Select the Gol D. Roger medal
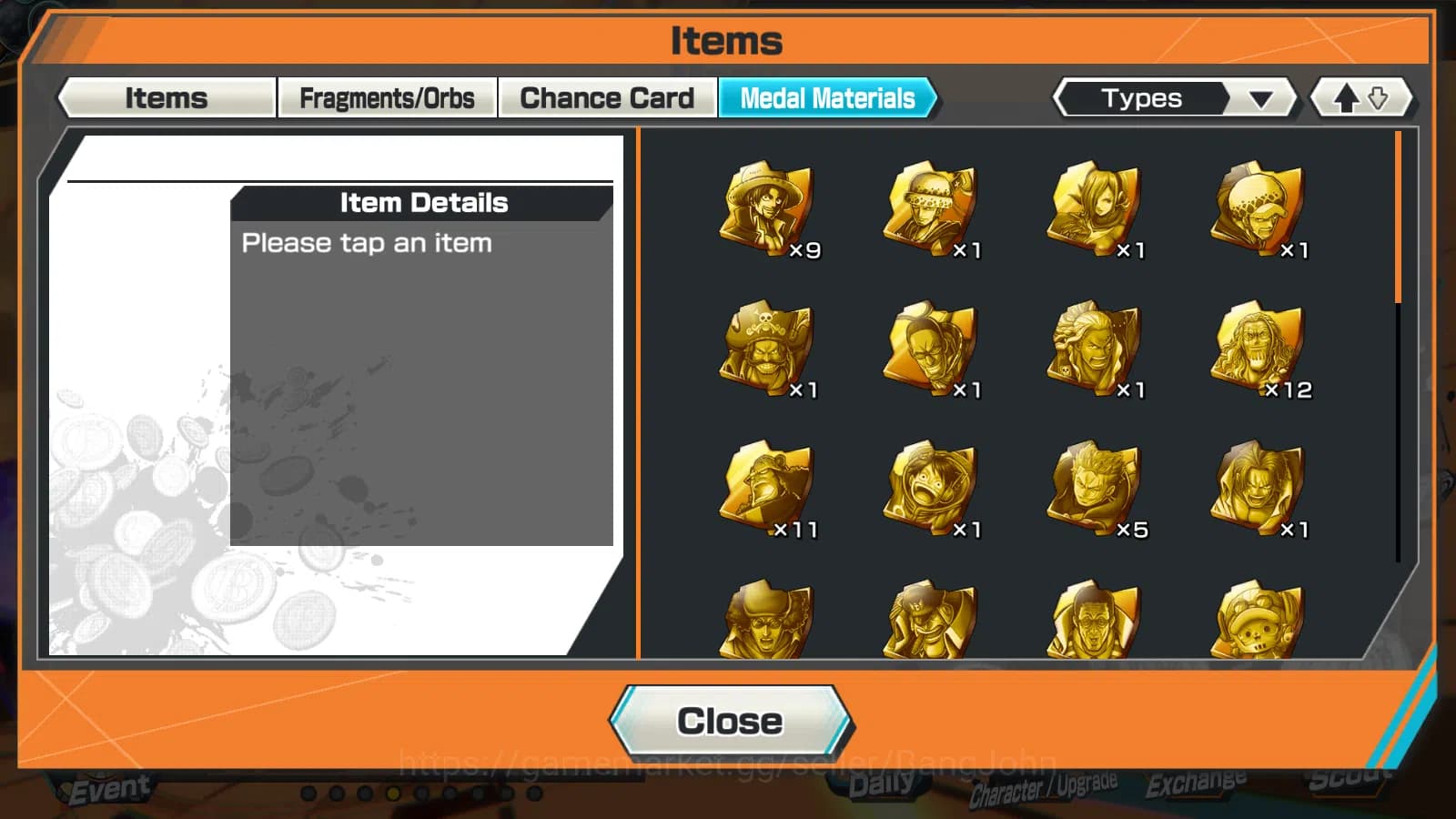The width and height of the screenshot is (1456, 819). [x=769, y=350]
